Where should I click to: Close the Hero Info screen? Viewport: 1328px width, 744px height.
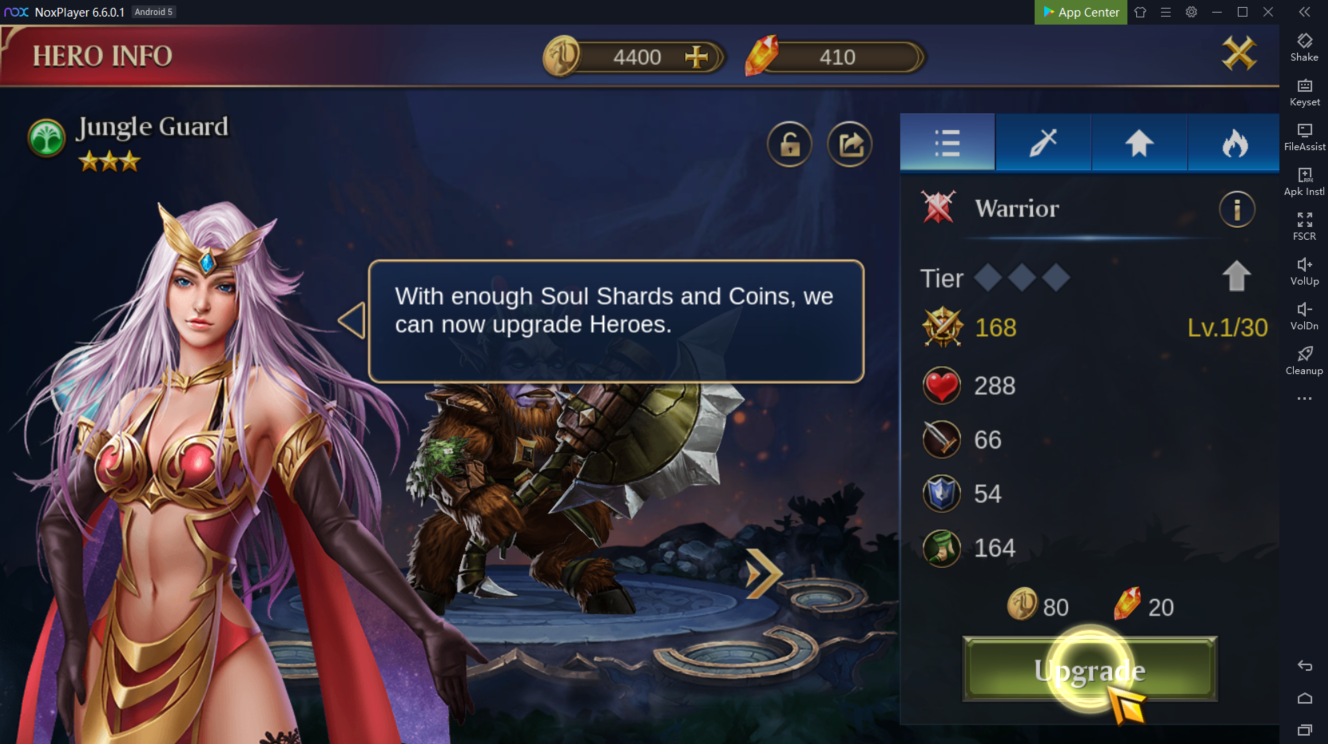[x=1238, y=53]
